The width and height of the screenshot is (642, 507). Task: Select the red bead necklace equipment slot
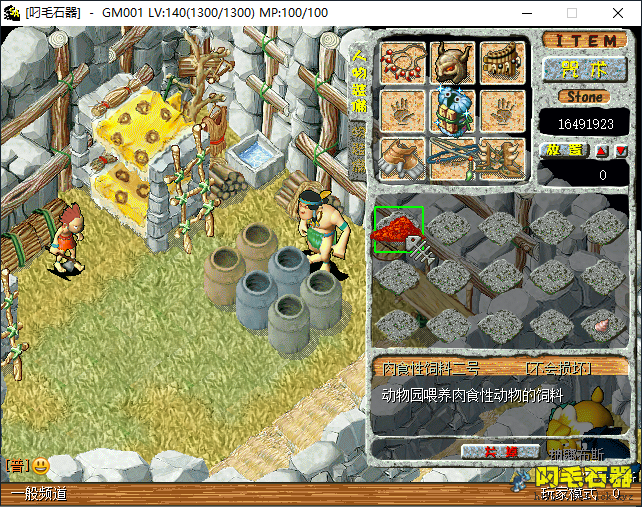coord(402,61)
